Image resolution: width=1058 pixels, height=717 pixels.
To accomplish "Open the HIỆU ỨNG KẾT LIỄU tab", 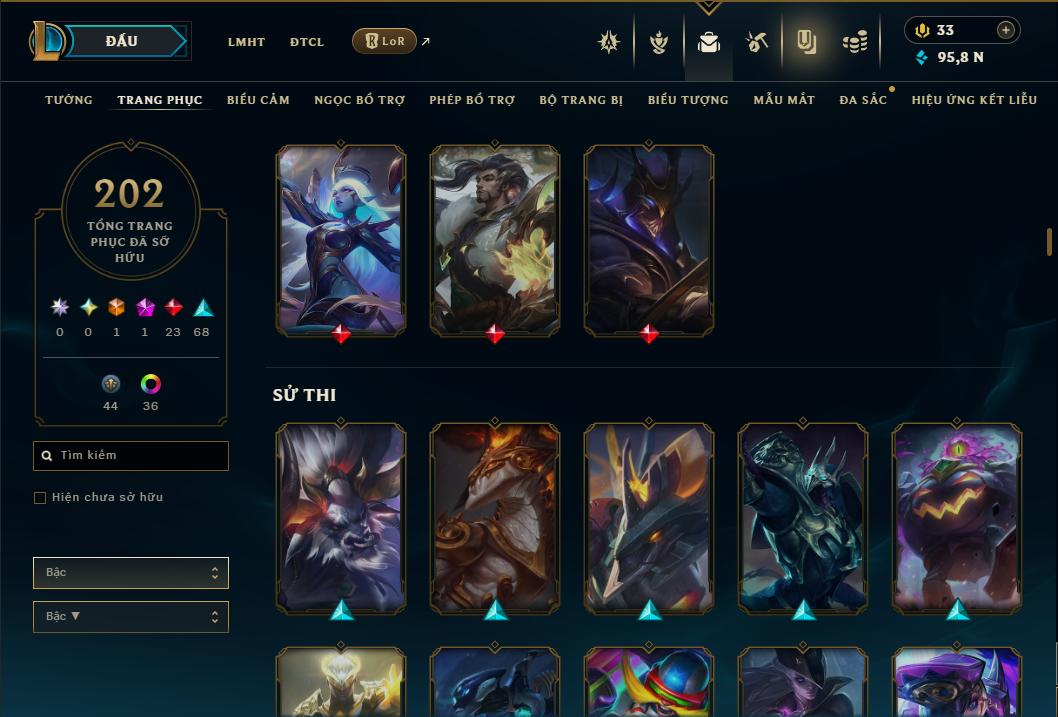I will pyautogui.click(x=974, y=100).
